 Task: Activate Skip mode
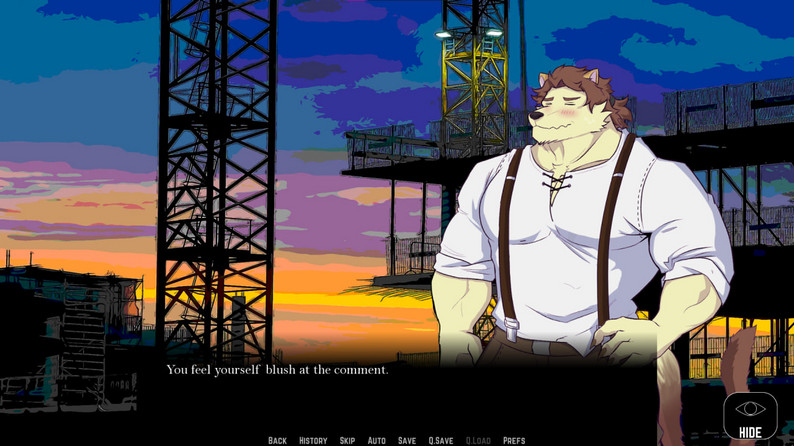click(x=347, y=440)
